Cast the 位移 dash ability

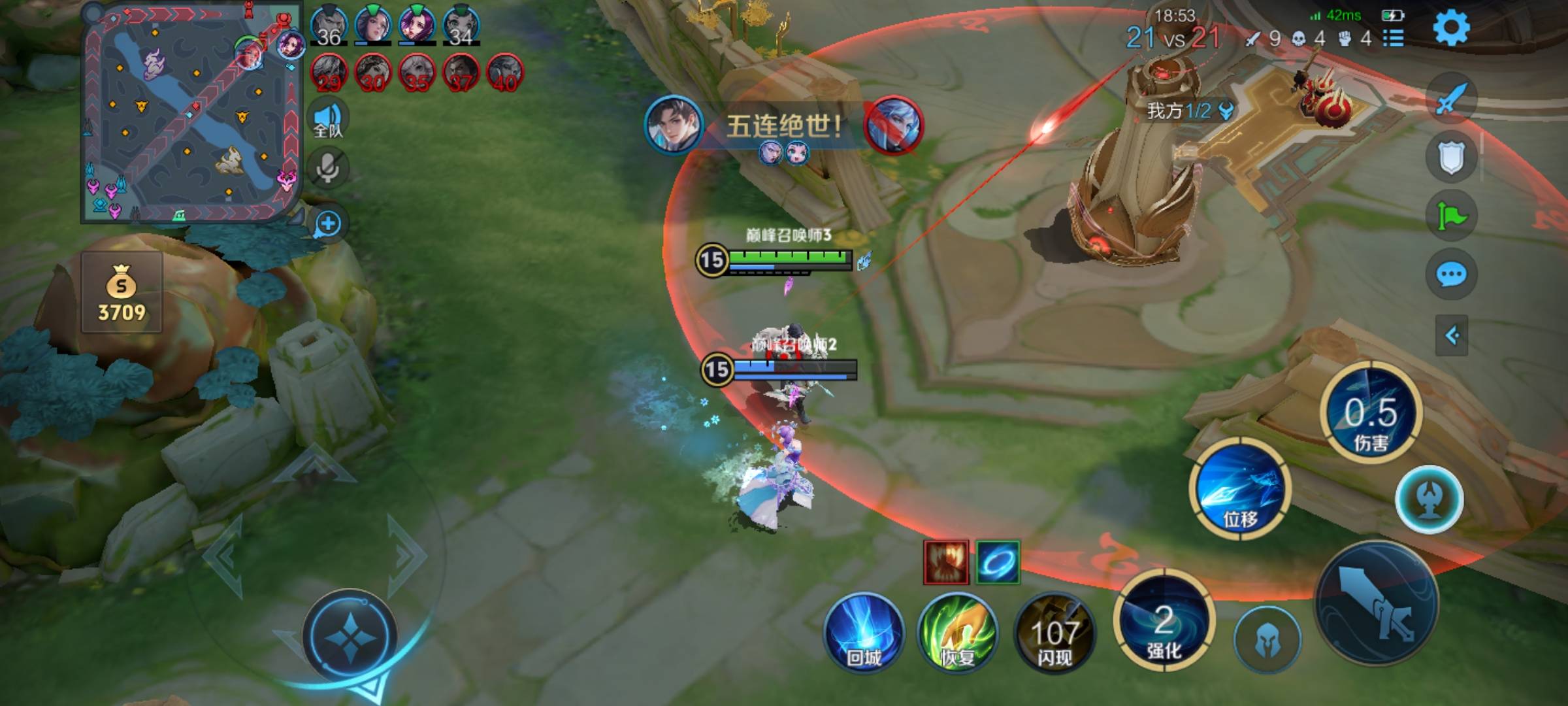(1239, 490)
